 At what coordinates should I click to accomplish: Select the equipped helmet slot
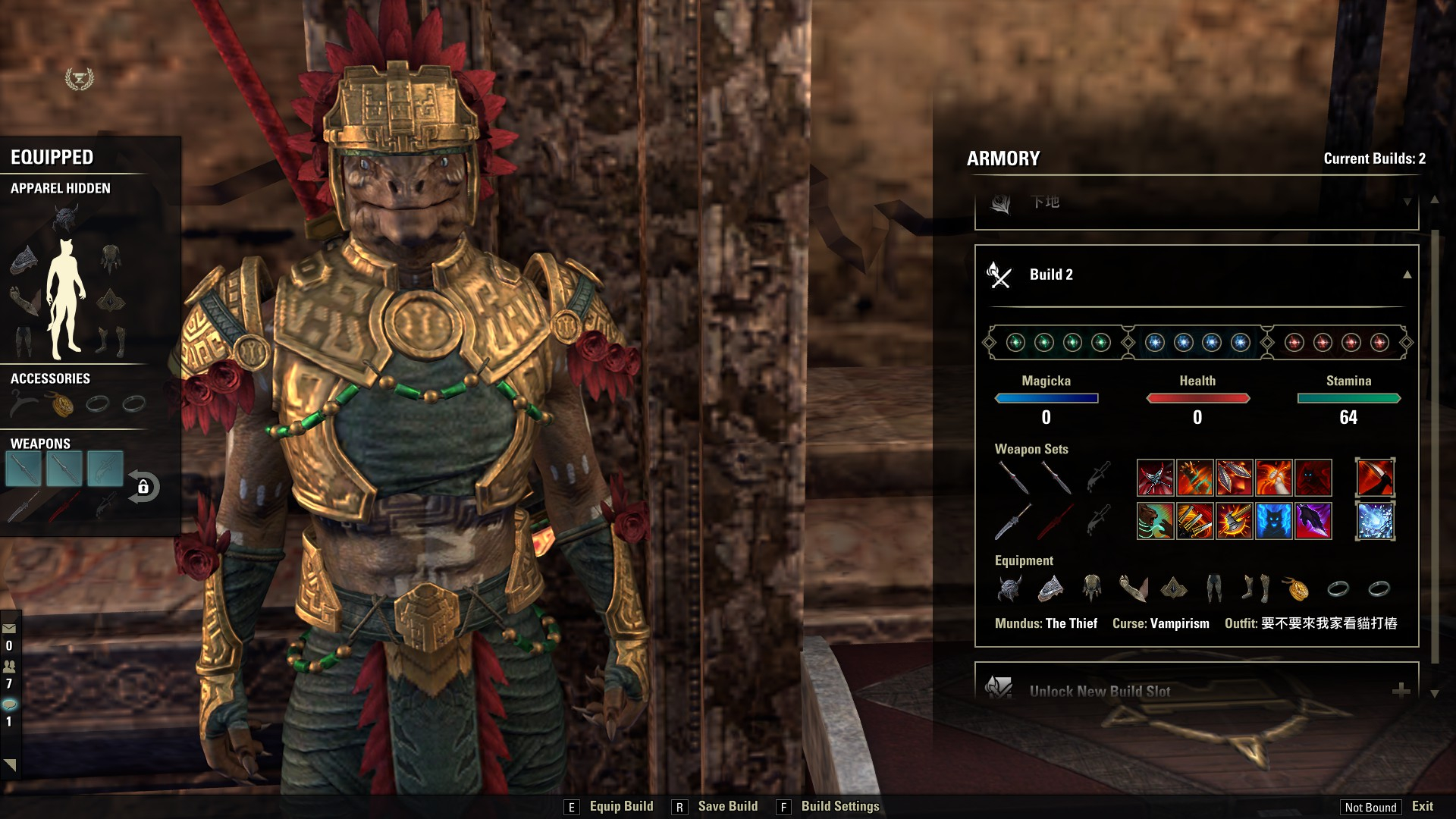pyautogui.click(x=66, y=218)
